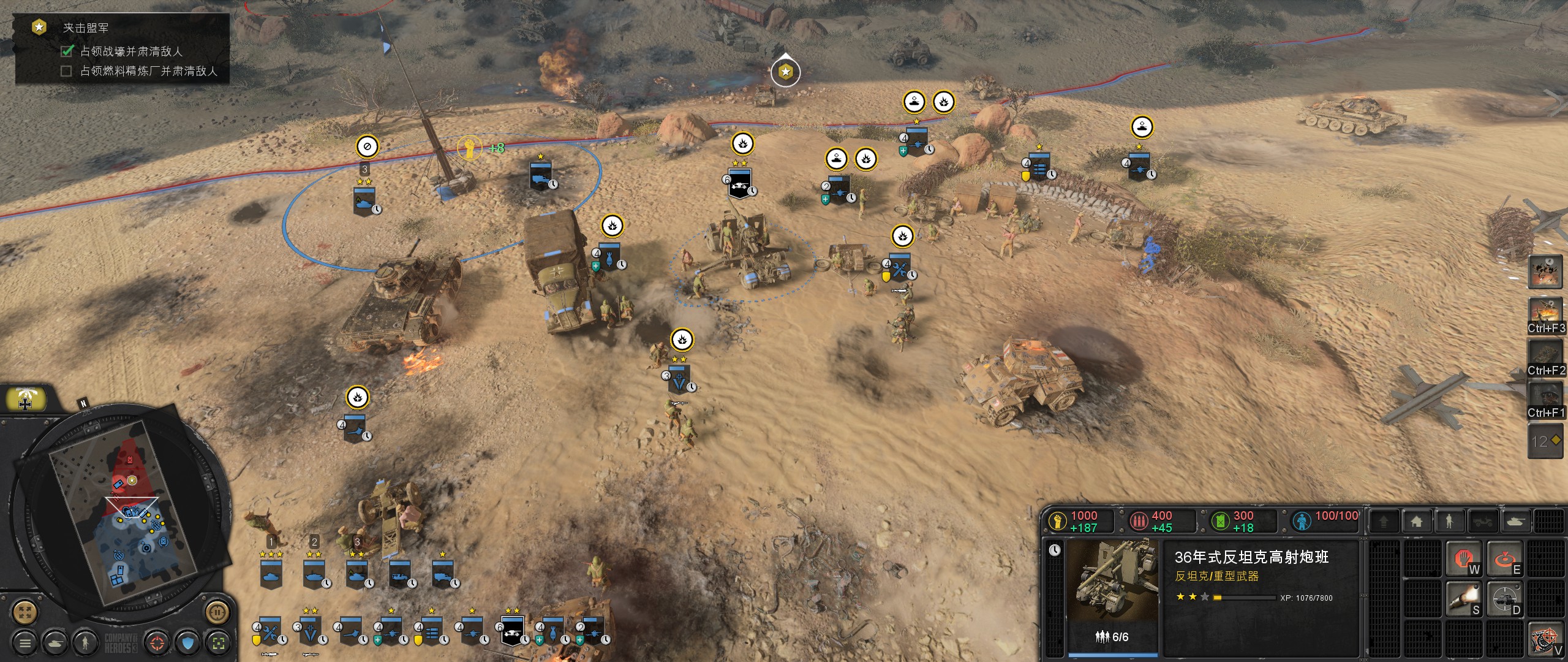Open the house production tab
The image size is (1568, 662).
pos(1416,522)
